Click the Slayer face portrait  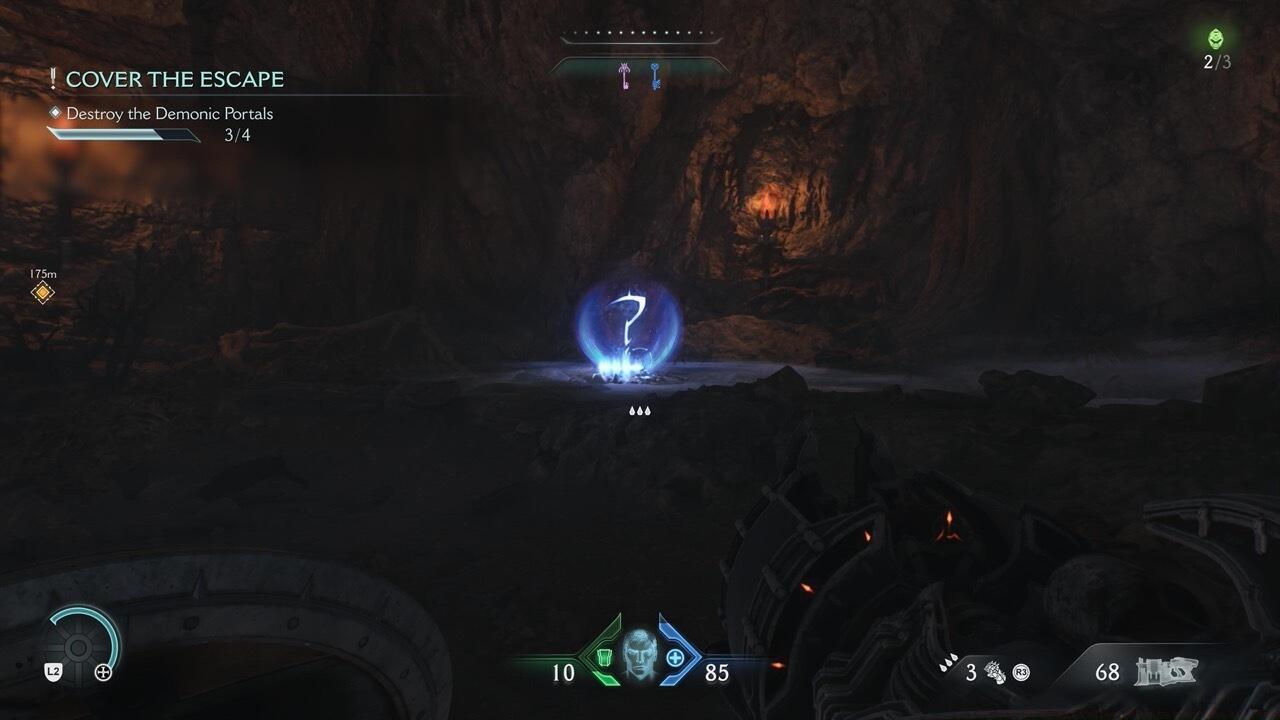click(638, 656)
